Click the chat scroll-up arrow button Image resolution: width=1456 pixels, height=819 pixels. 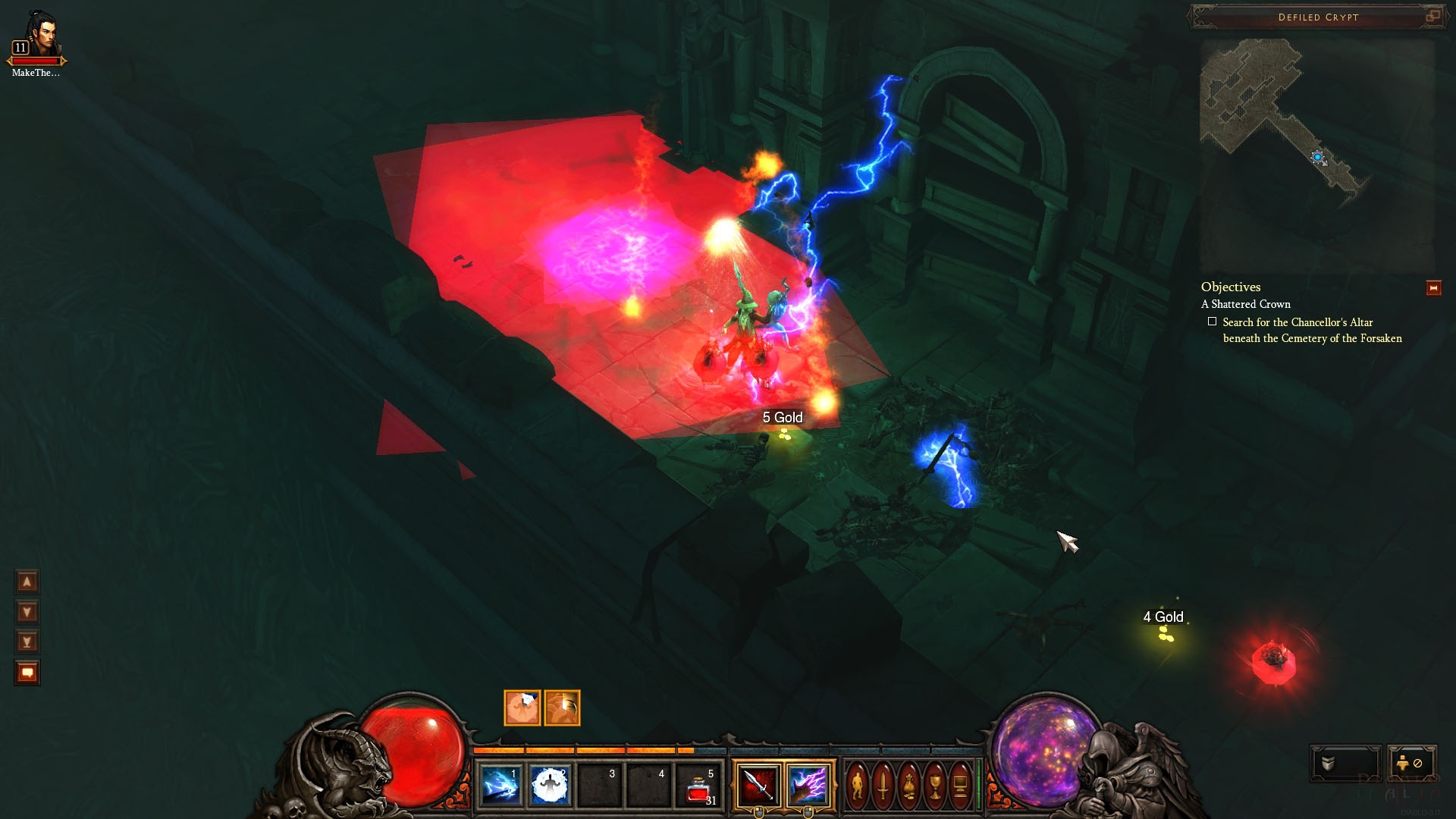tap(27, 582)
